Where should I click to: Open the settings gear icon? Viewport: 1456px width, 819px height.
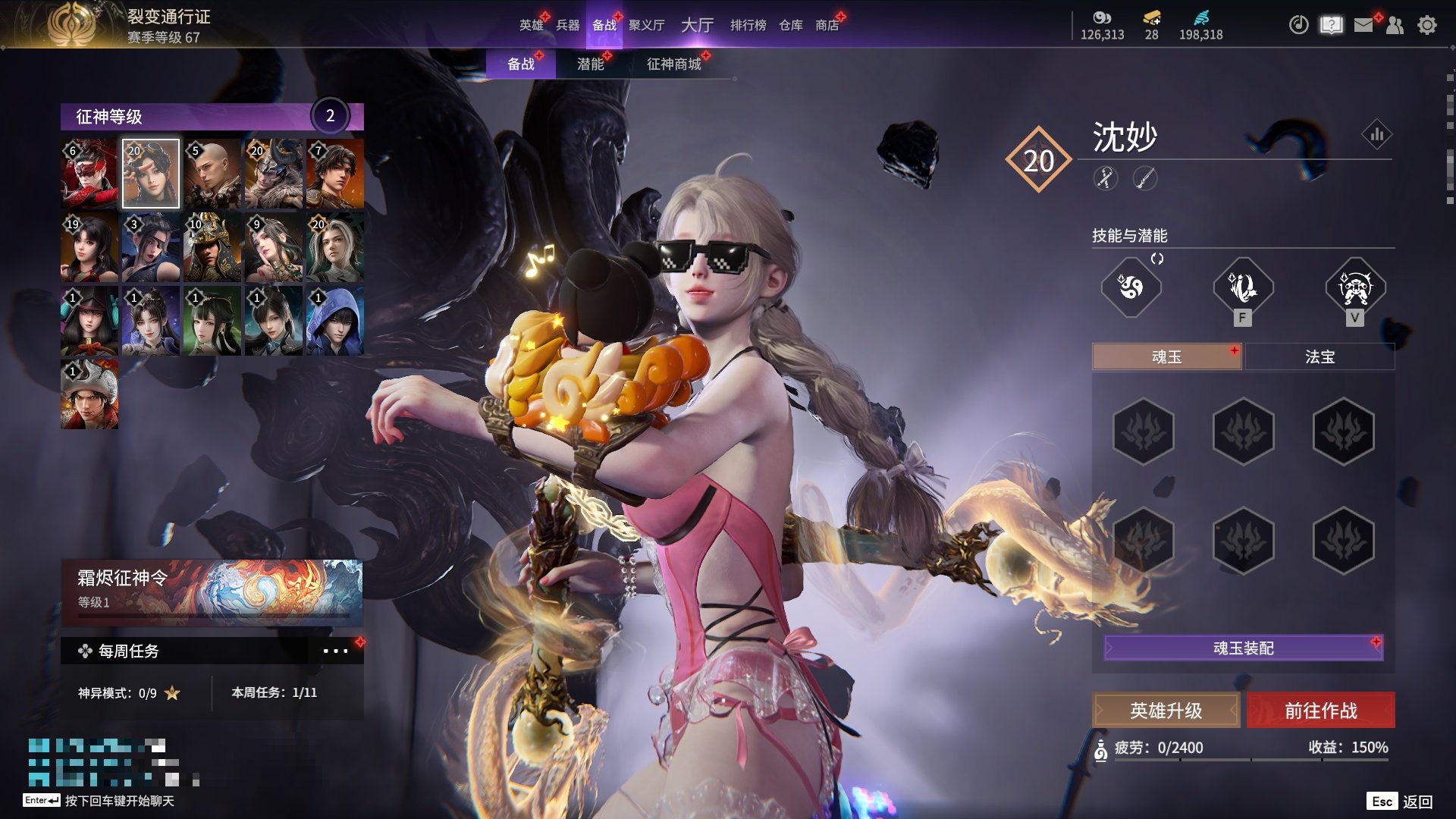(1426, 25)
